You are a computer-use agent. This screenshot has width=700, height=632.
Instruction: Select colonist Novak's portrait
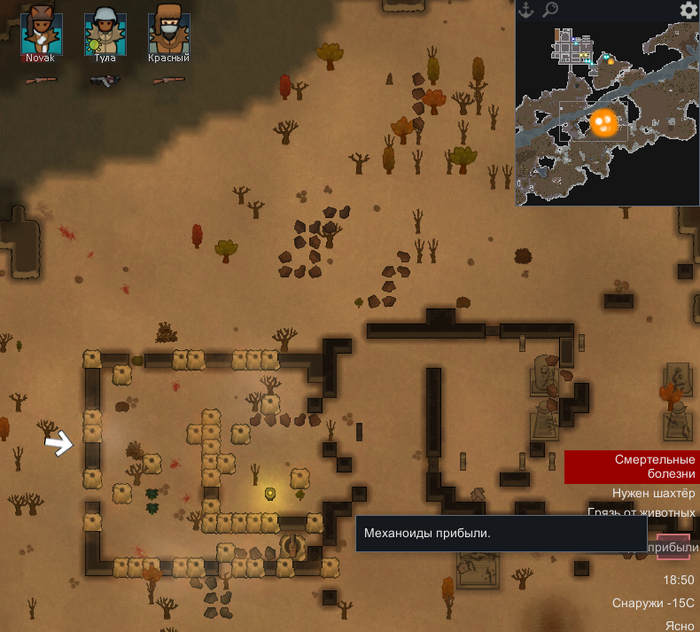point(41,31)
